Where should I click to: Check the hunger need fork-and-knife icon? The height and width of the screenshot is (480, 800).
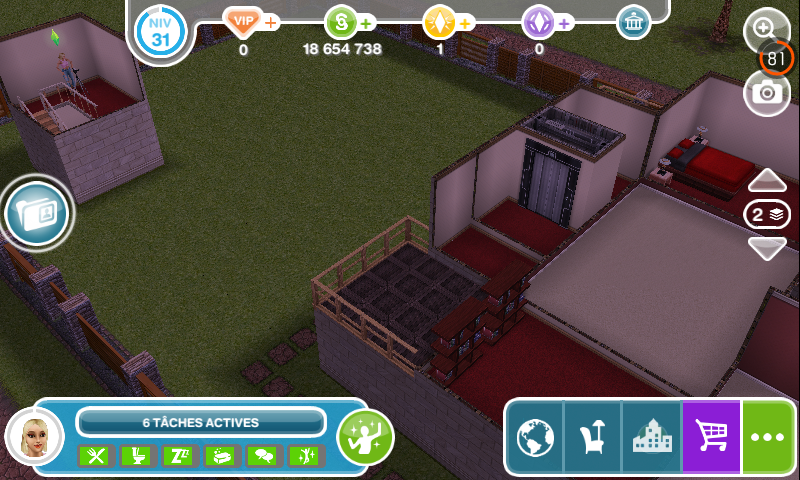(x=93, y=456)
